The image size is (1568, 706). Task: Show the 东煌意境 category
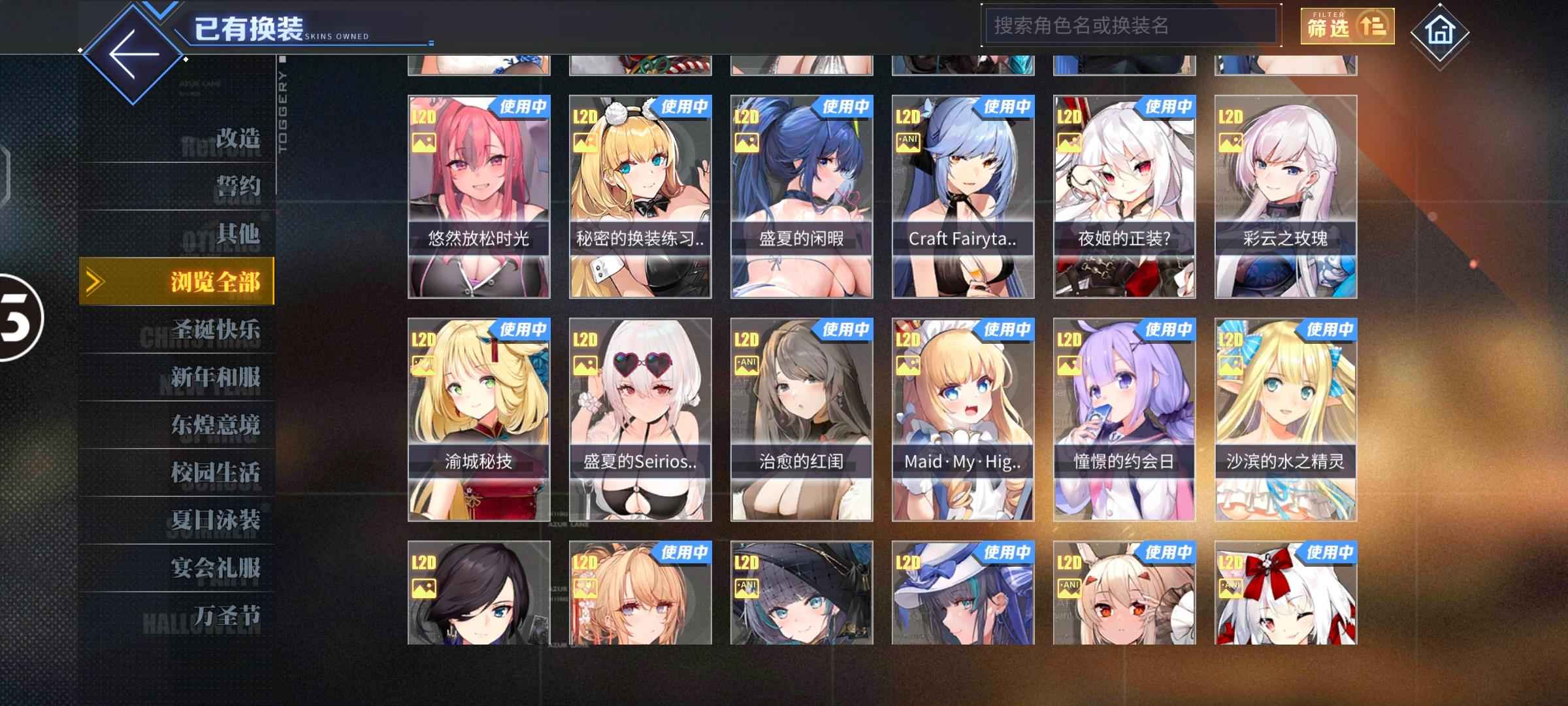pos(216,425)
